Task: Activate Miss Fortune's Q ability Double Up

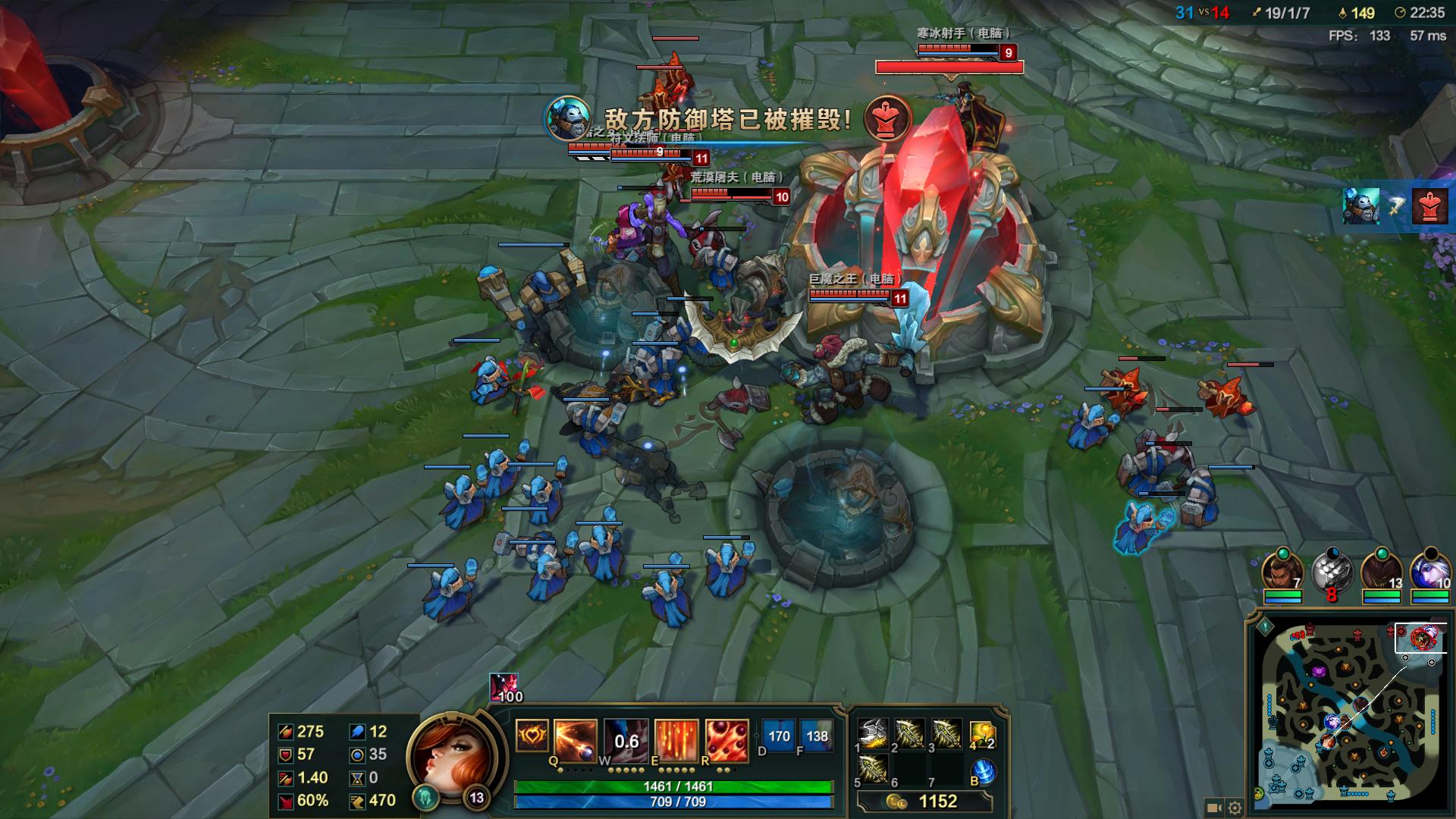Action: 576,738
